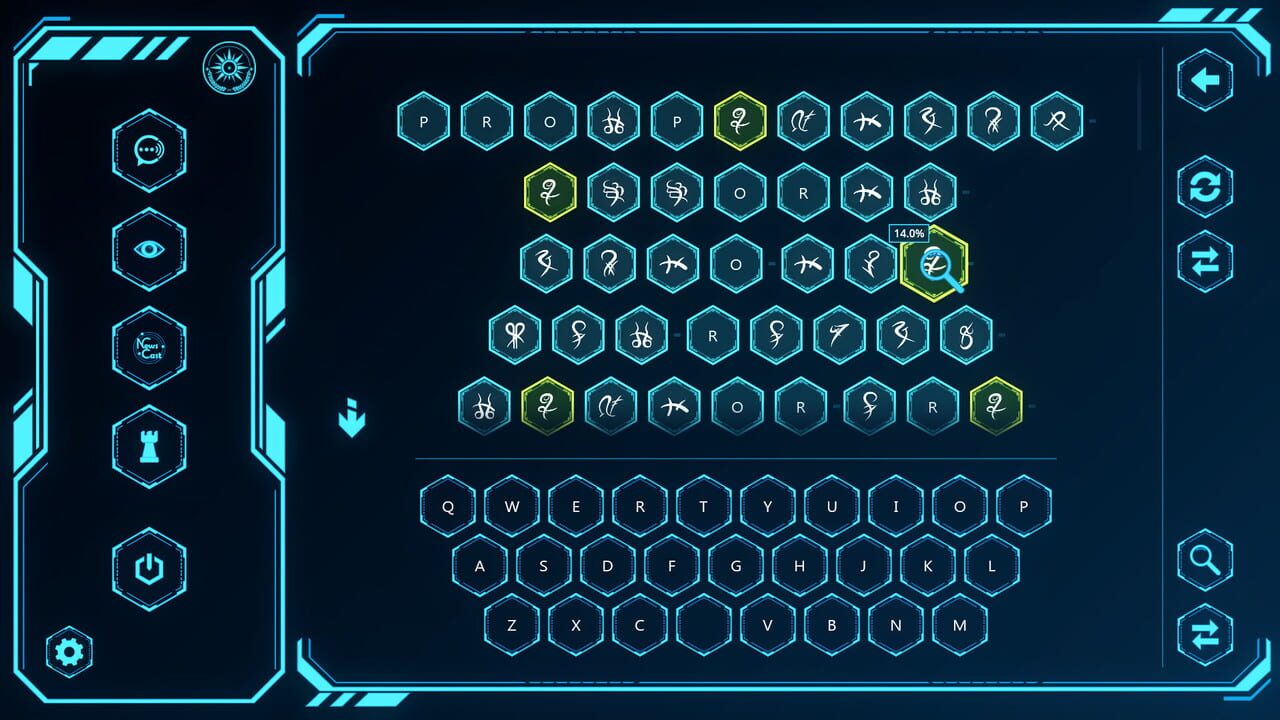Select the Newt Cast emblem
This screenshot has height=720, width=1280.
pos(148,348)
